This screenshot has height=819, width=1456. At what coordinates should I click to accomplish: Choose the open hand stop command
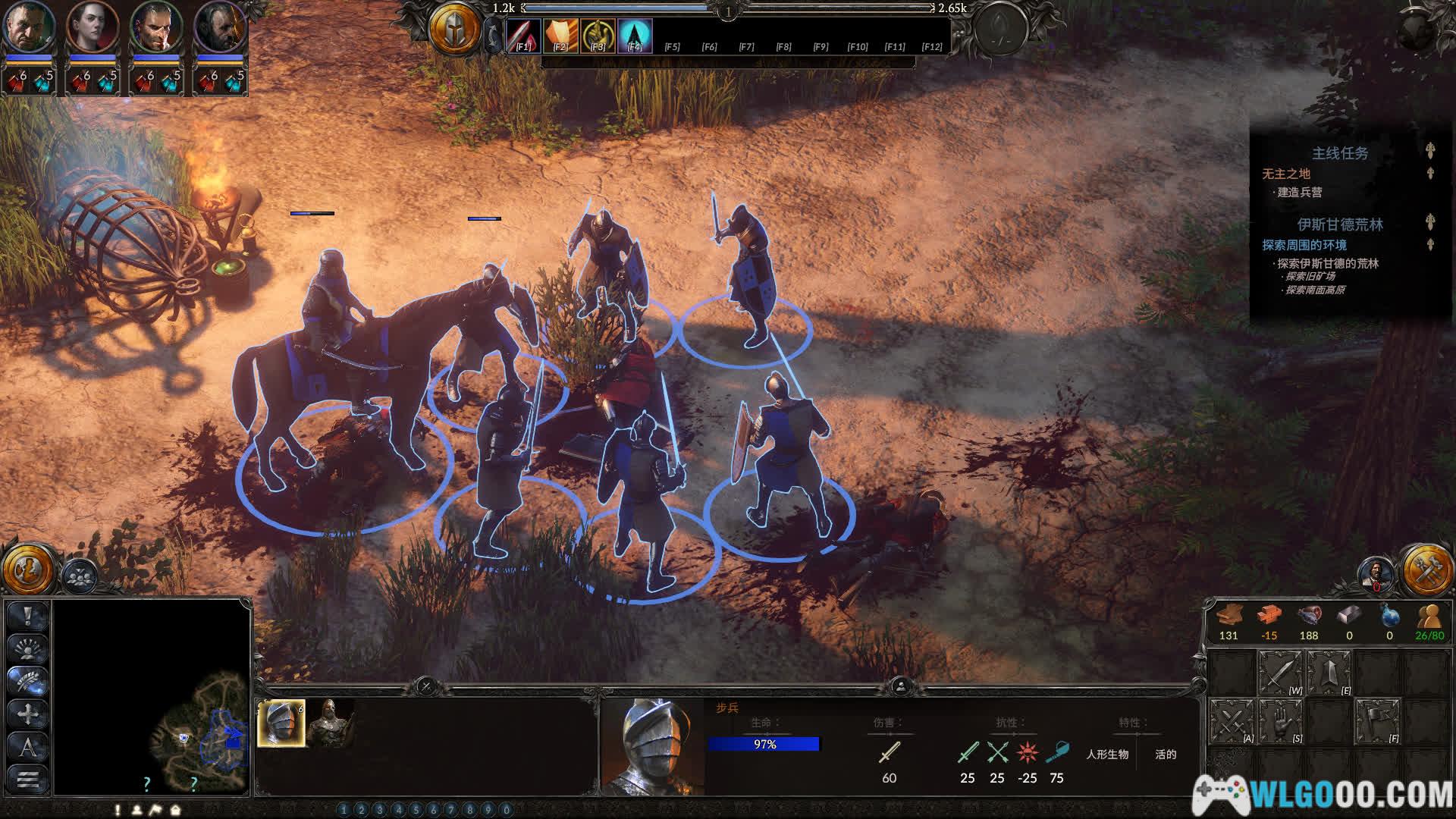click(x=1280, y=721)
